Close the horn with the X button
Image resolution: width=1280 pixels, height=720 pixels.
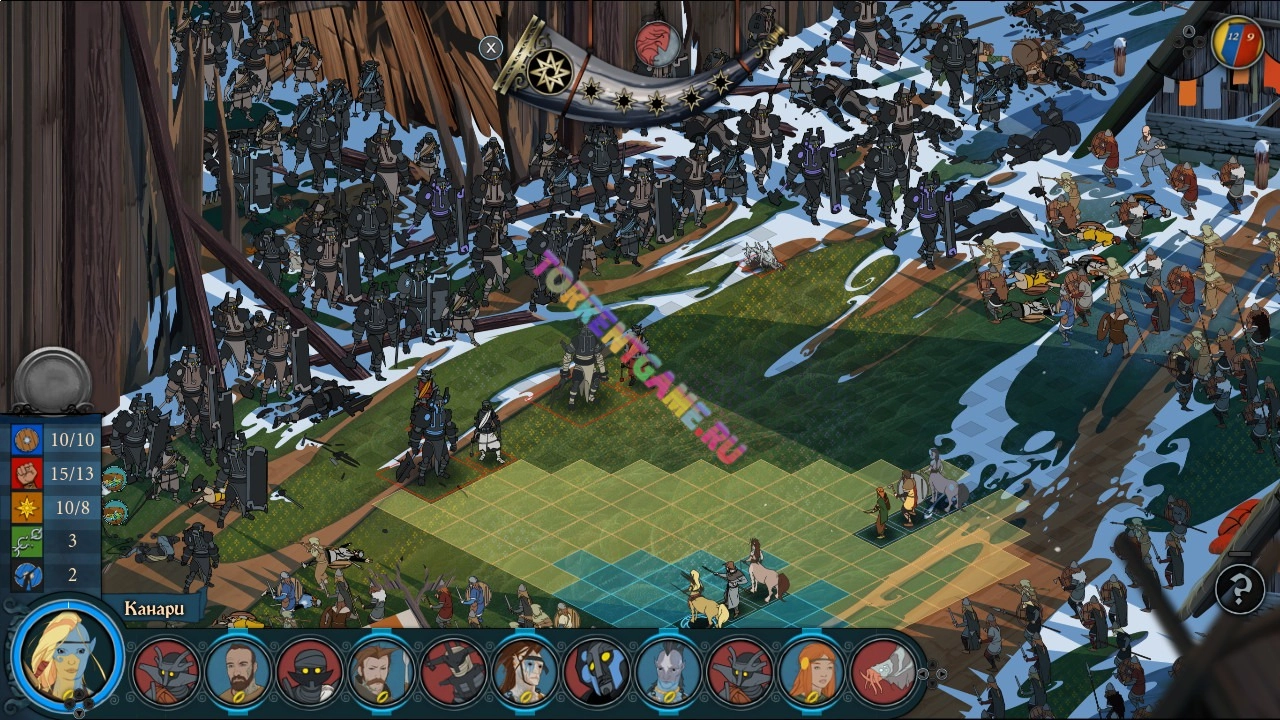point(490,47)
